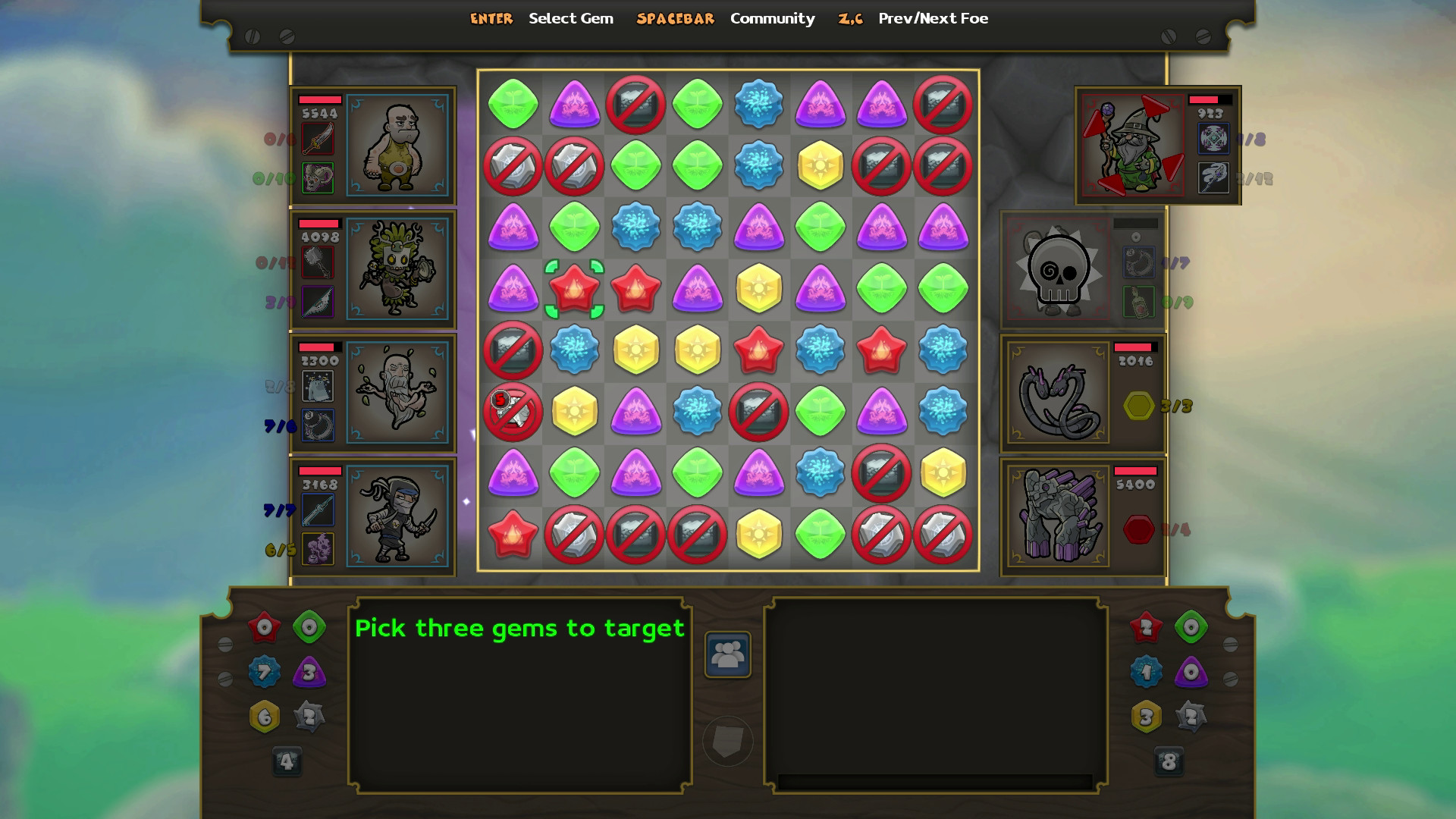Click the brute's health bar showing 5544

322,99
